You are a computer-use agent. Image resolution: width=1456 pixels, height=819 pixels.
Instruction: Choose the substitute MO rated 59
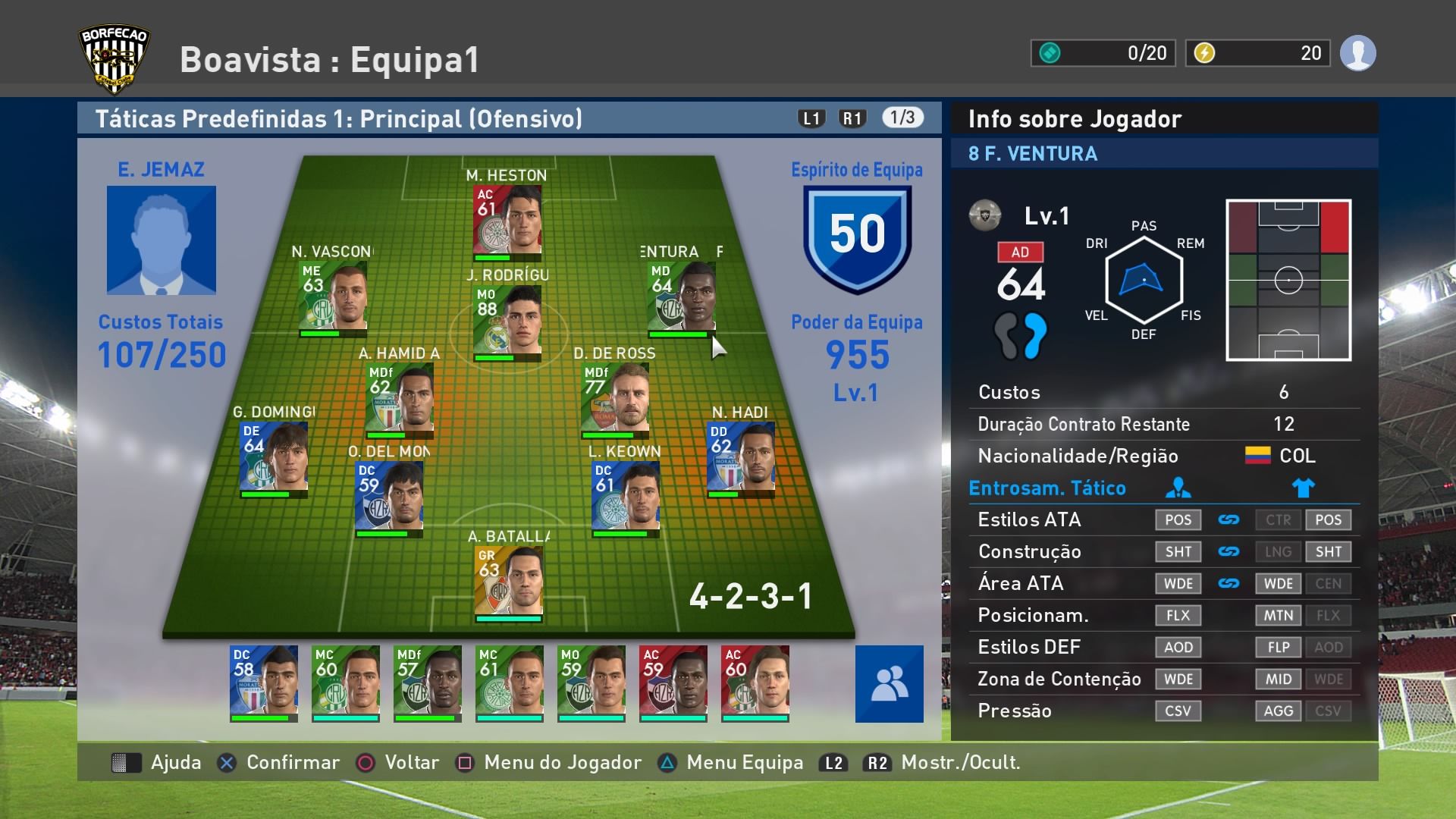[x=591, y=681]
